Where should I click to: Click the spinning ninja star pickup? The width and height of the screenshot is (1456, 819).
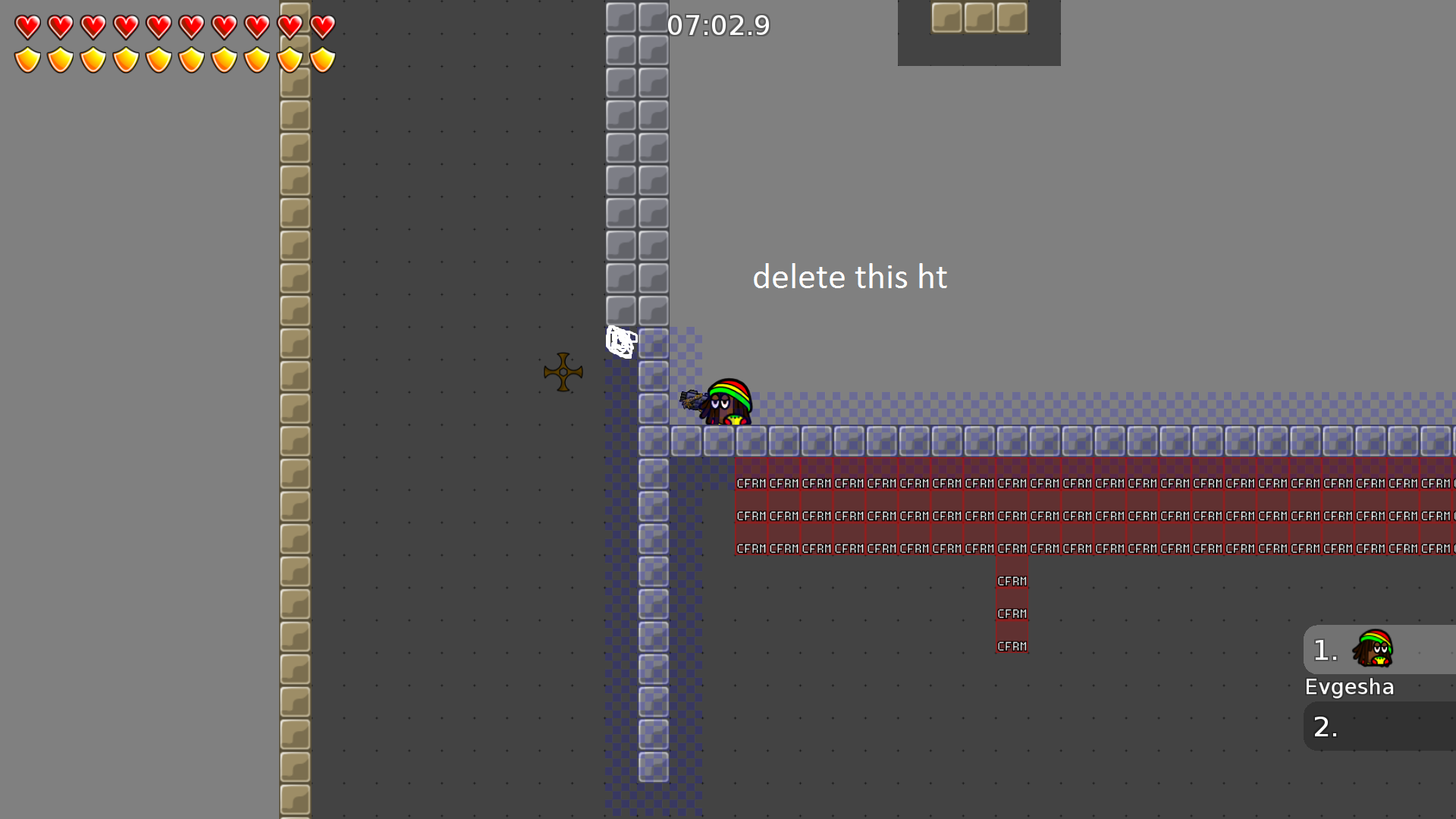(563, 372)
